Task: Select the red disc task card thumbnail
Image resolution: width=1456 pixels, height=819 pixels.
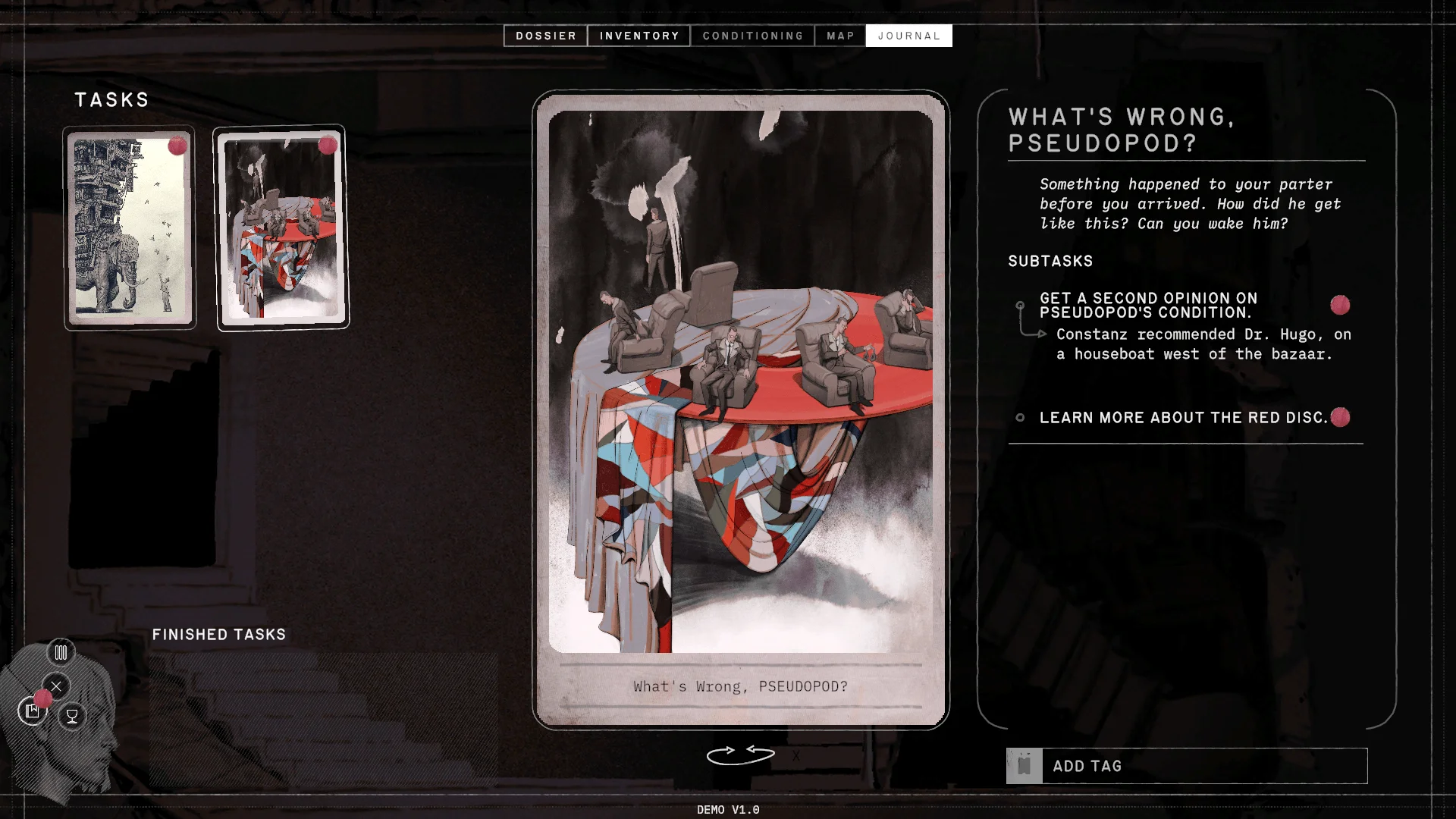Action: click(281, 227)
